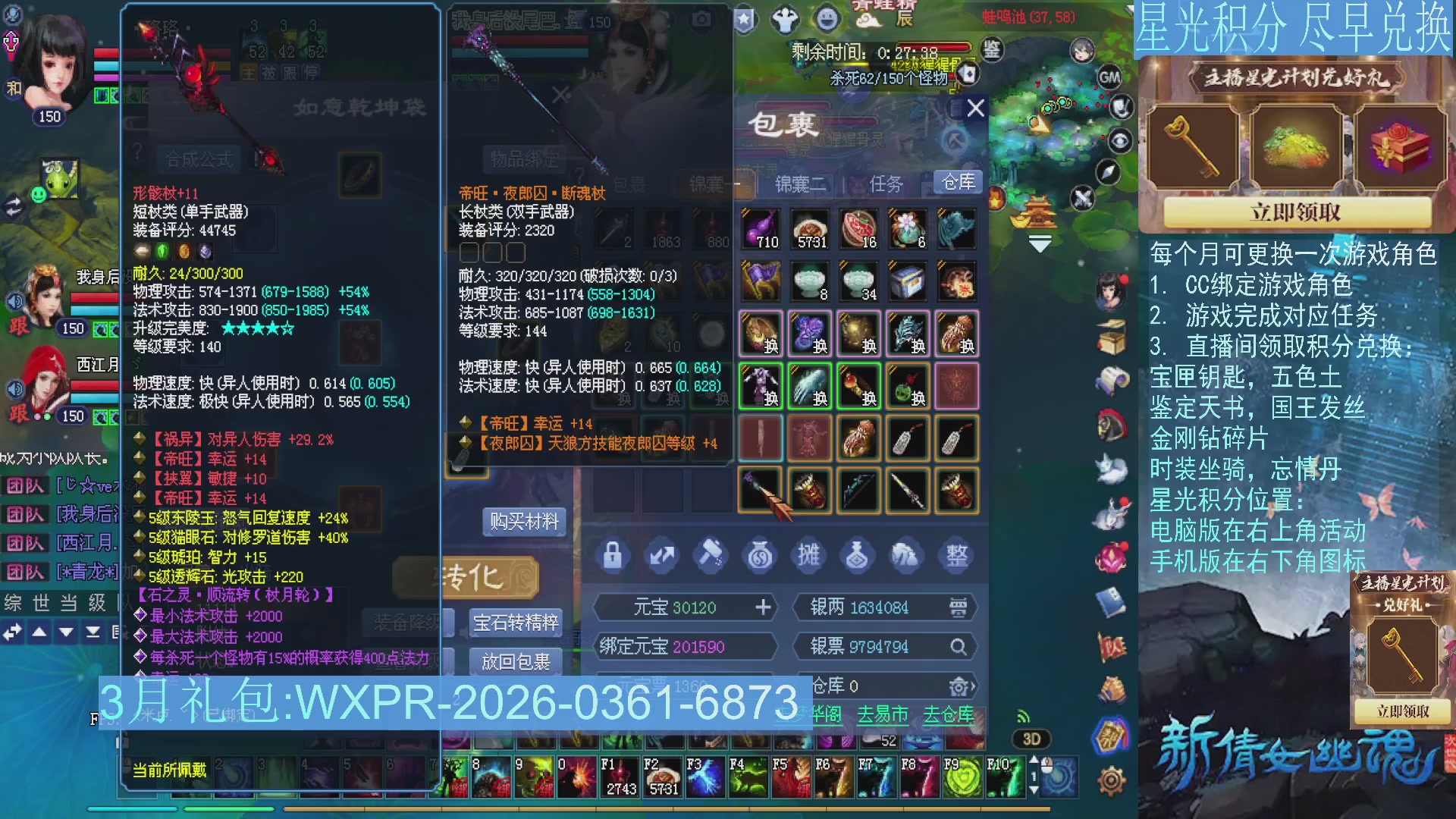Toggle the 3D view button near the minimap
The image size is (1456, 819).
1030,739
